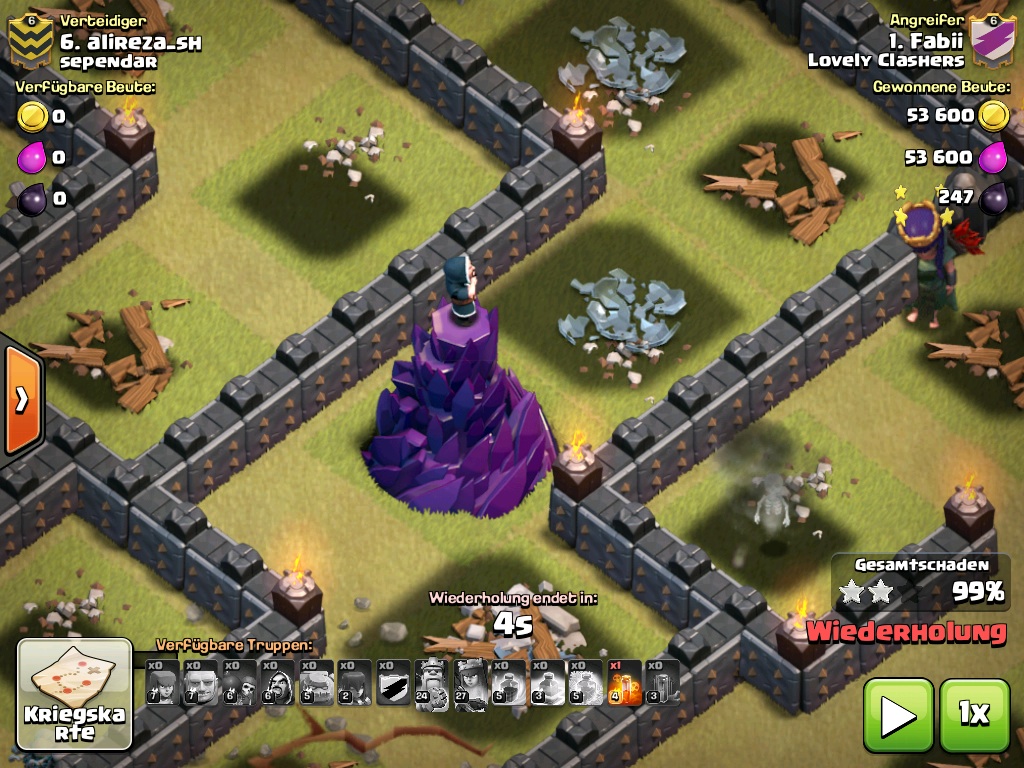Screen dimensions: 1024x768
Task: Click the green play button
Action: [897, 714]
